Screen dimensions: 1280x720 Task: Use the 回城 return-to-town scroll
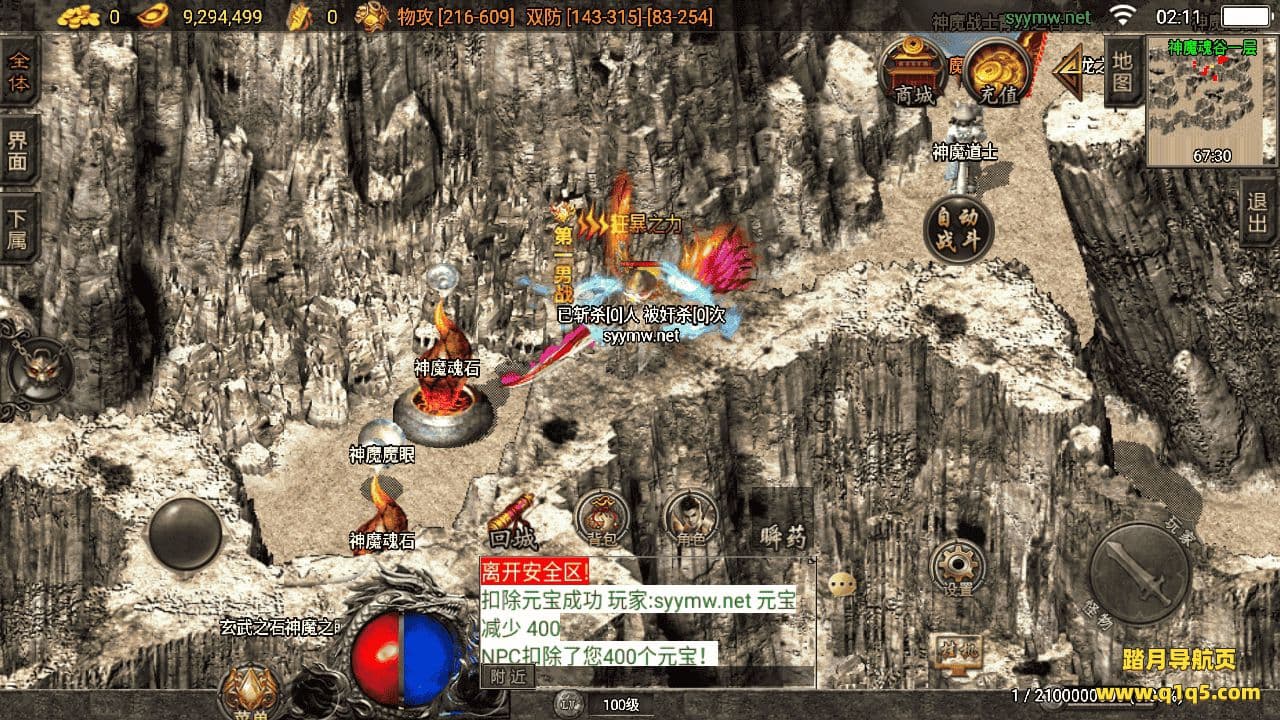(513, 521)
